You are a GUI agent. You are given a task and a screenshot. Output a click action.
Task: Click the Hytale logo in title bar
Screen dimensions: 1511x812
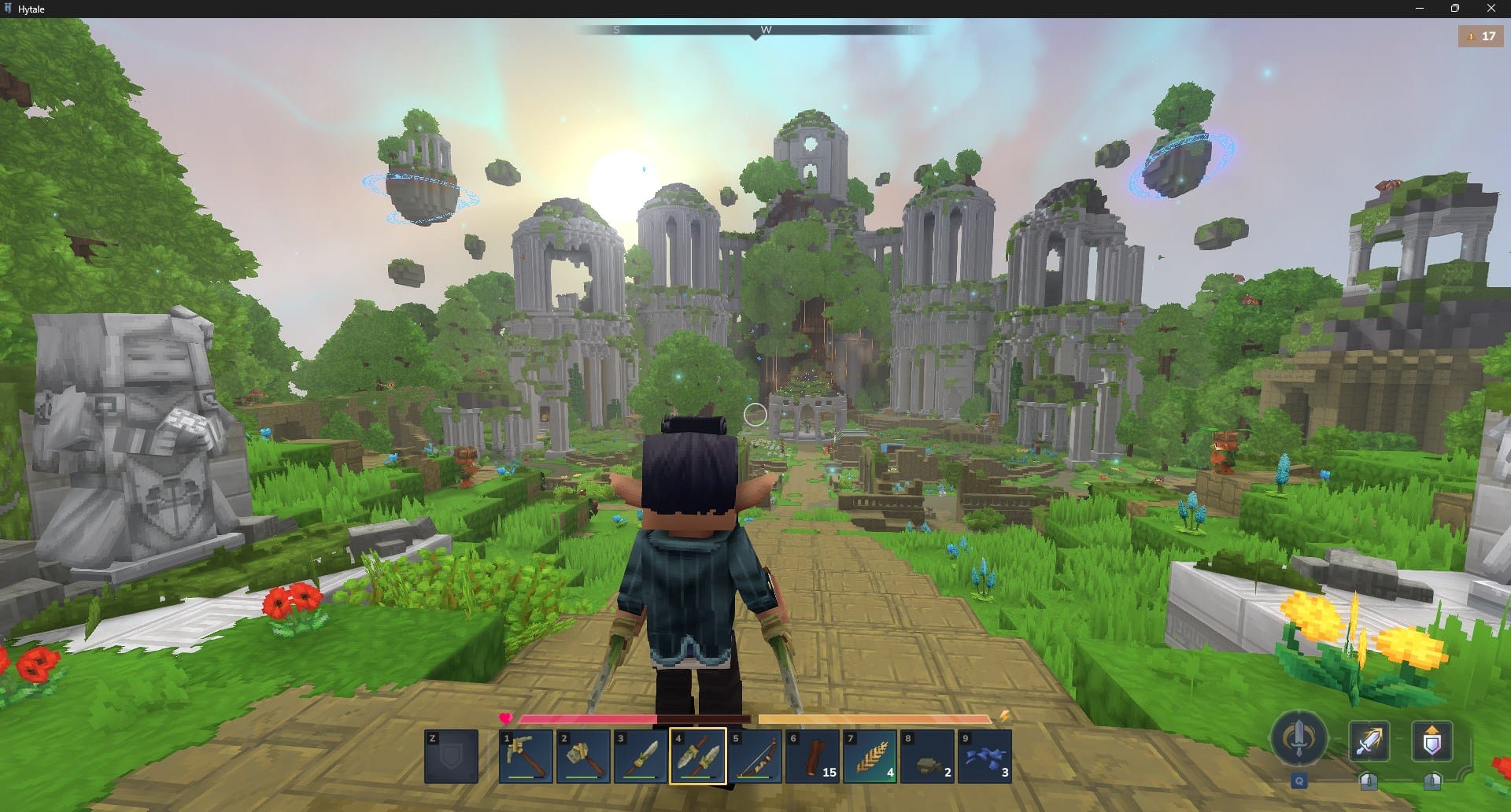coord(9,9)
